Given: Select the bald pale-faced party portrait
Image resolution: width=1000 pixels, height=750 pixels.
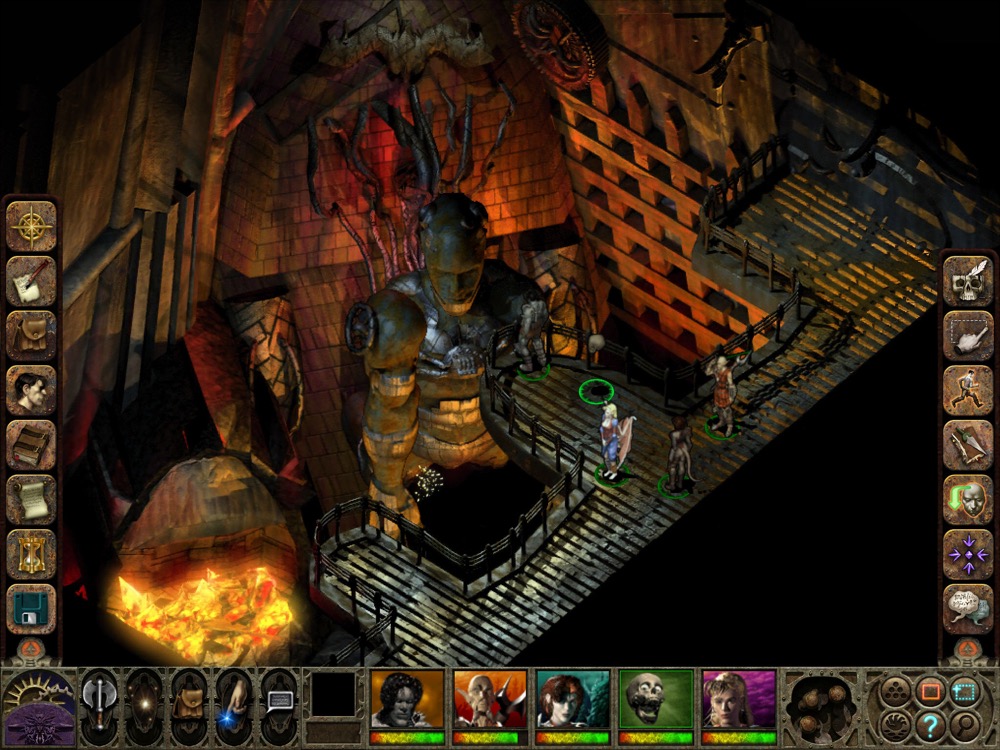Looking at the screenshot, I should point(490,699).
